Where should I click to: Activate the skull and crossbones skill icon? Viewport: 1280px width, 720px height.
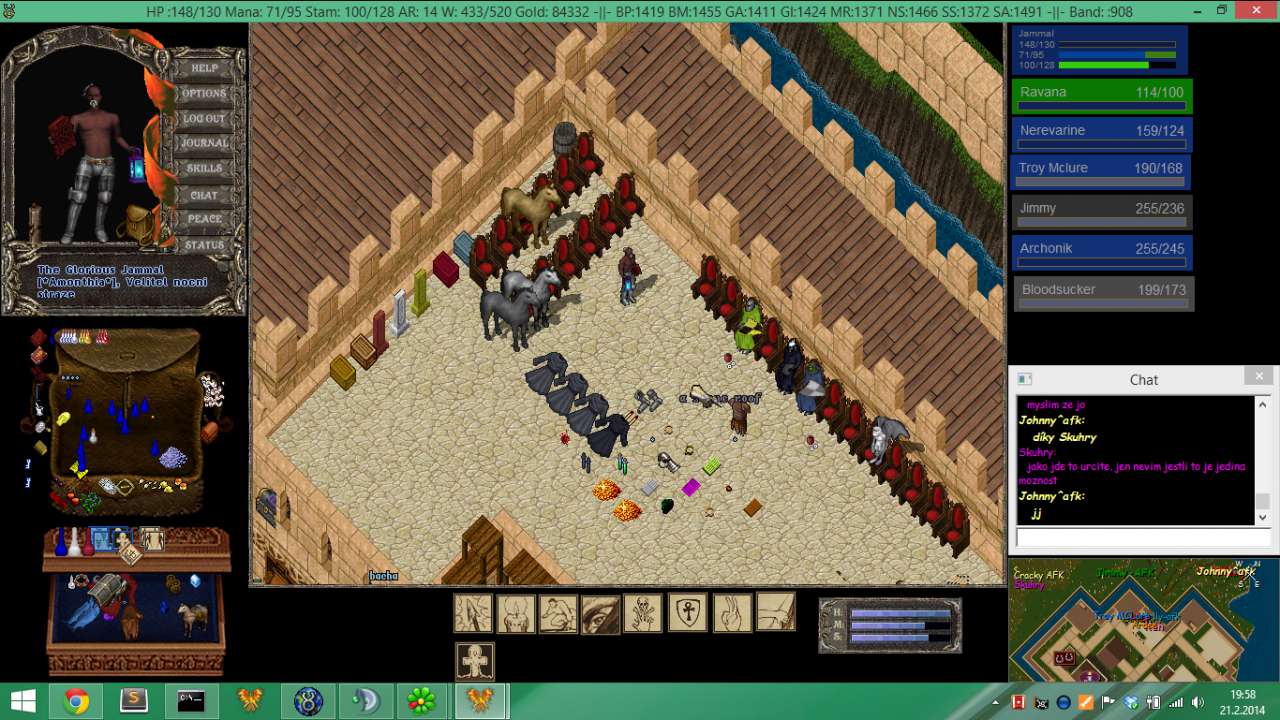point(643,613)
